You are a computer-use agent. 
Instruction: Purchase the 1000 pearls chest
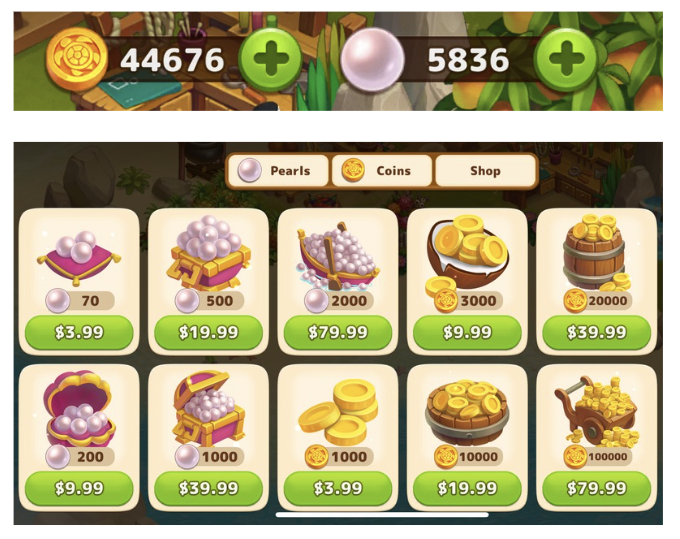(x=208, y=488)
